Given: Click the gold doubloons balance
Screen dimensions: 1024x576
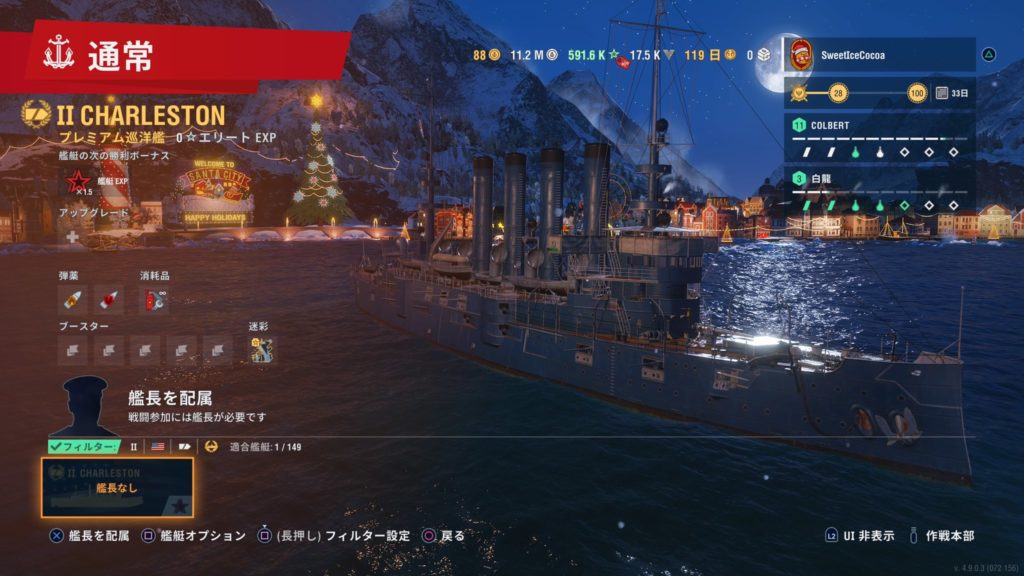Looking at the screenshot, I should pyautogui.click(x=486, y=55).
